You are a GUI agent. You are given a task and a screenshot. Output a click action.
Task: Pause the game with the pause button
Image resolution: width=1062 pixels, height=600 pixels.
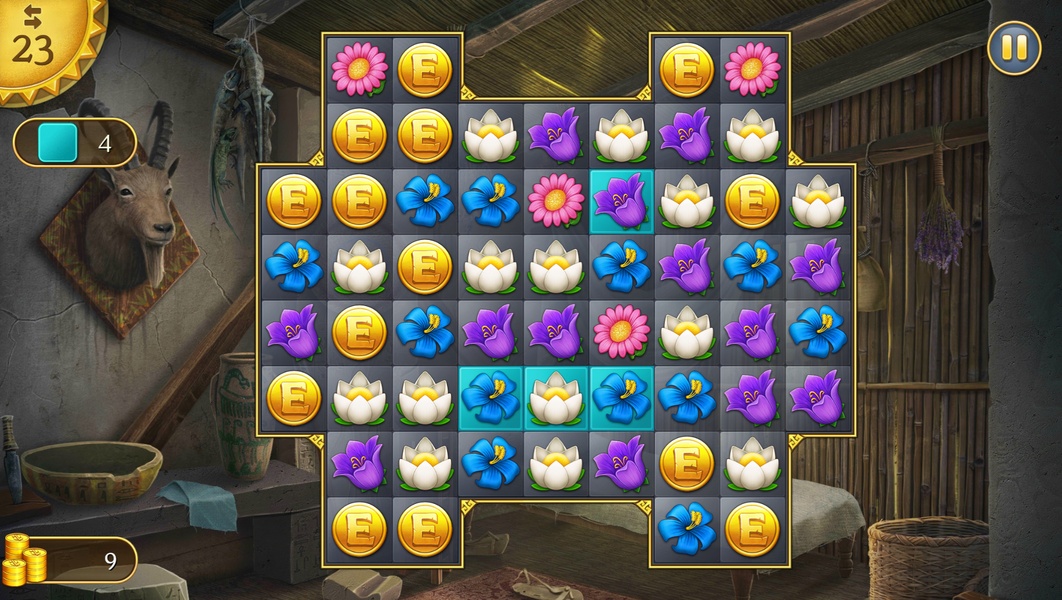1014,48
